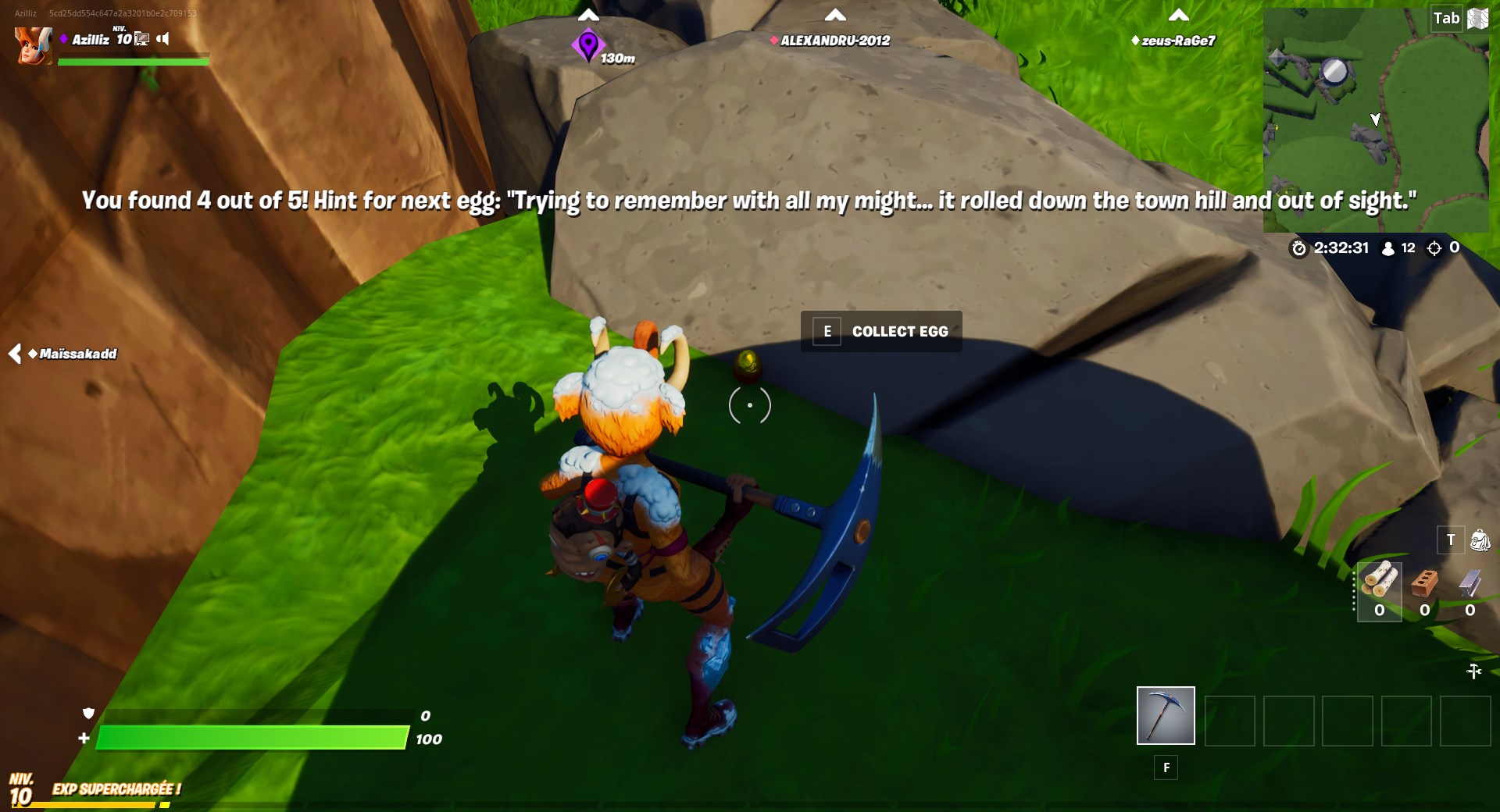Select the pickaxe in the hotbar
The width and height of the screenshot is (1500, 812).
coord(1166,715)
